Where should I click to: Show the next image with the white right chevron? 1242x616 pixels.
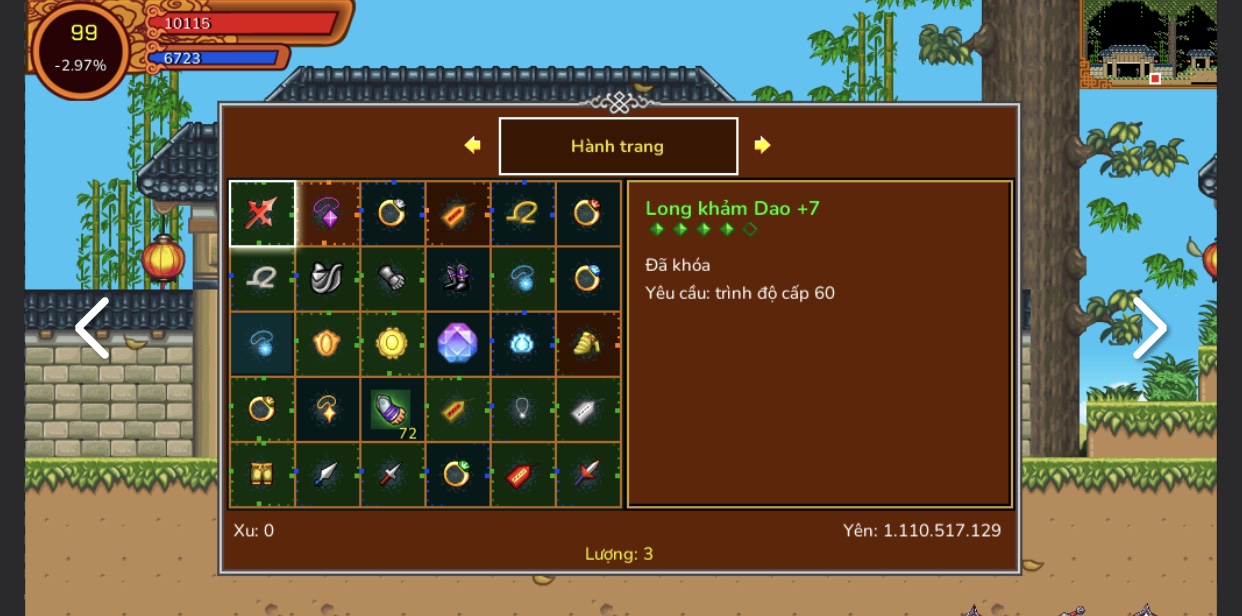pos(1149,328)
